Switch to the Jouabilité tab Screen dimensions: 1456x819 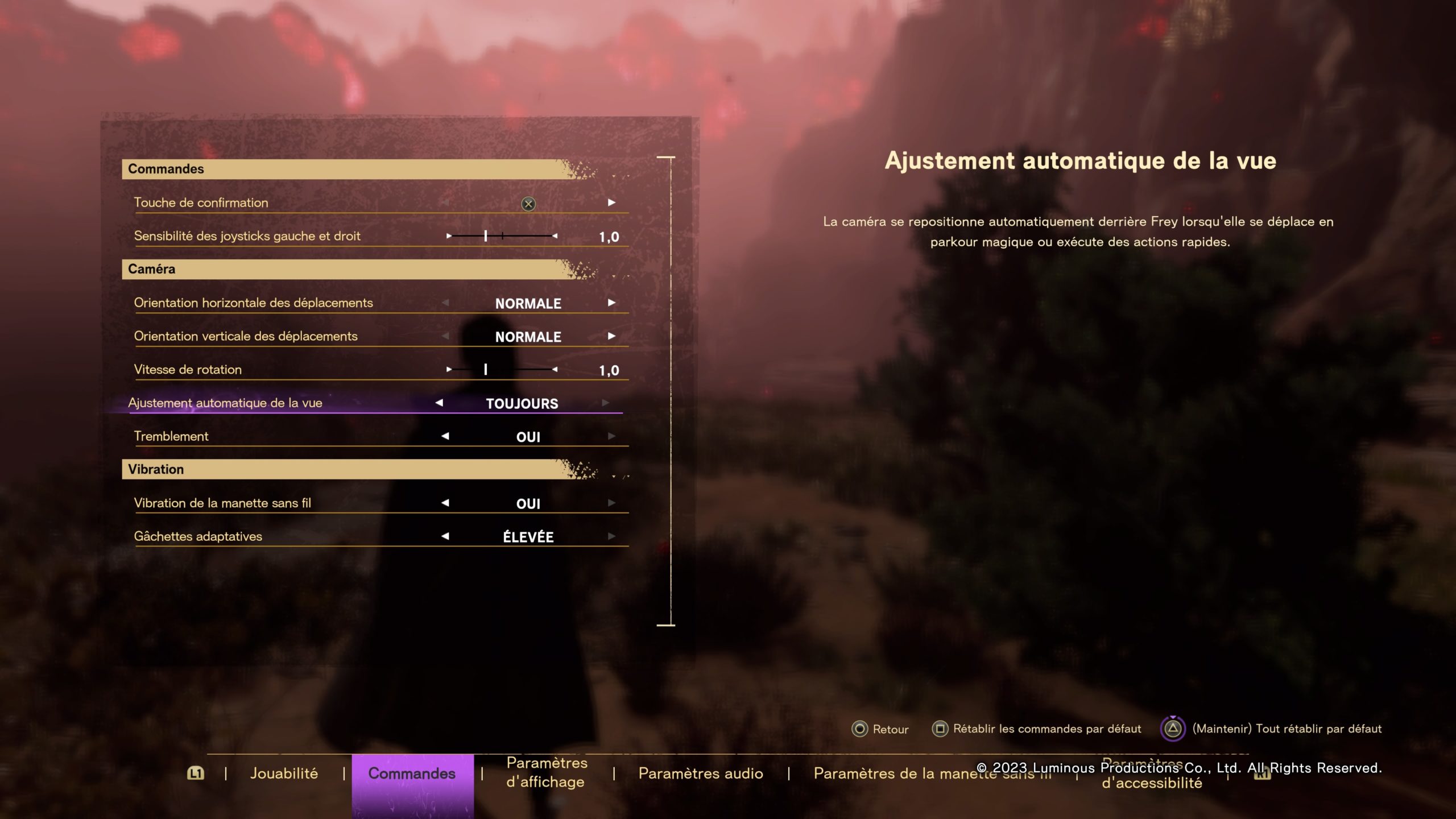pos(284,773)
